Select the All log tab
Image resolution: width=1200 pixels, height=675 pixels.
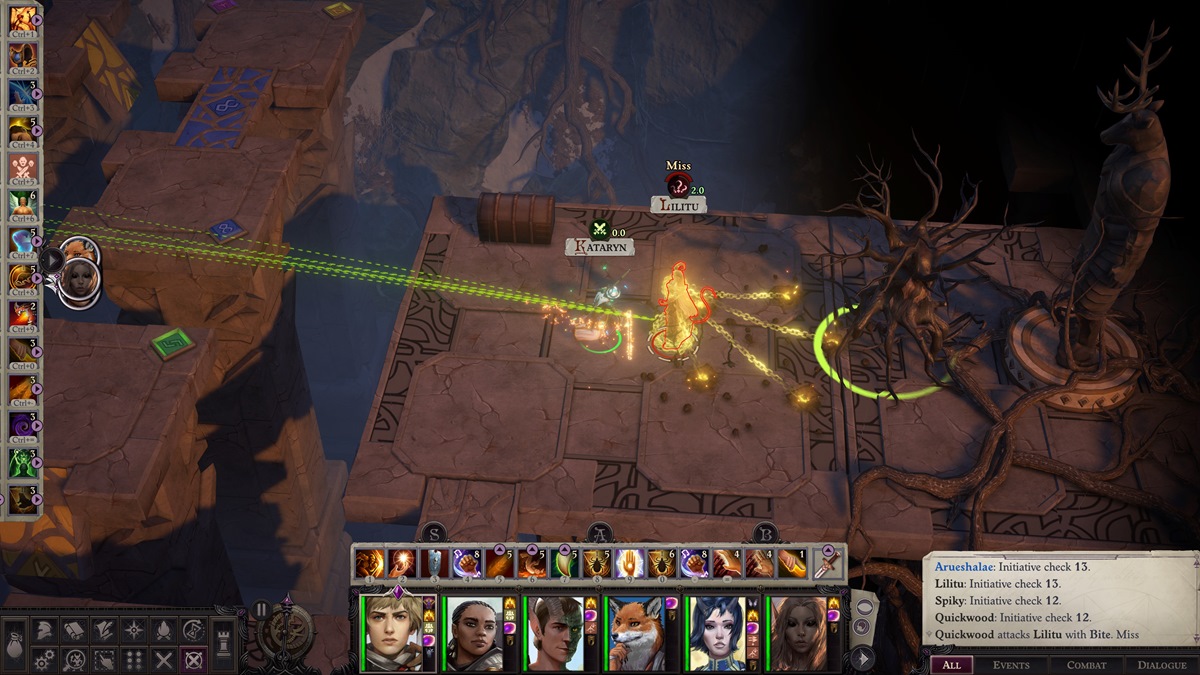point(951,665)
